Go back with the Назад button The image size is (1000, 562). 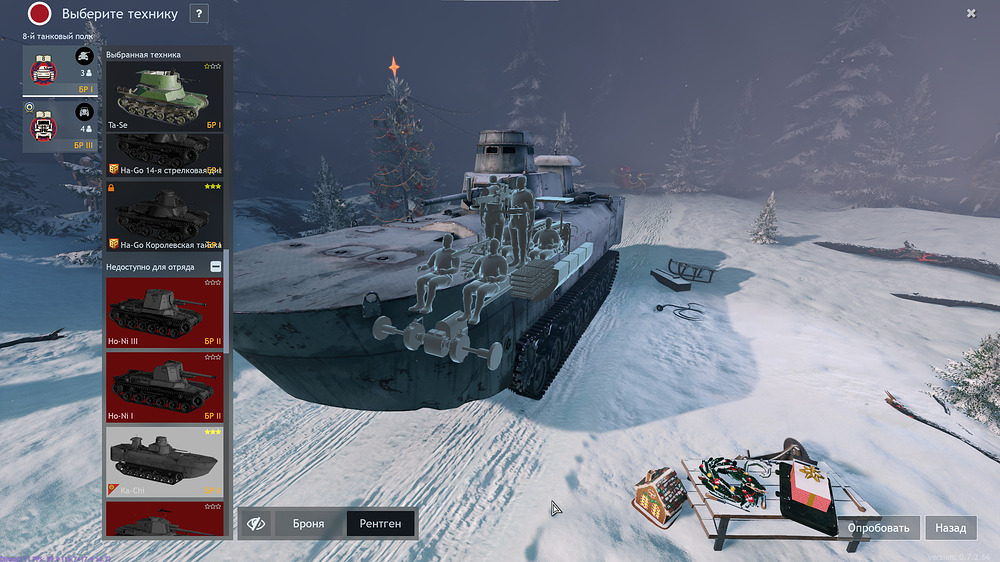point(951,528)
